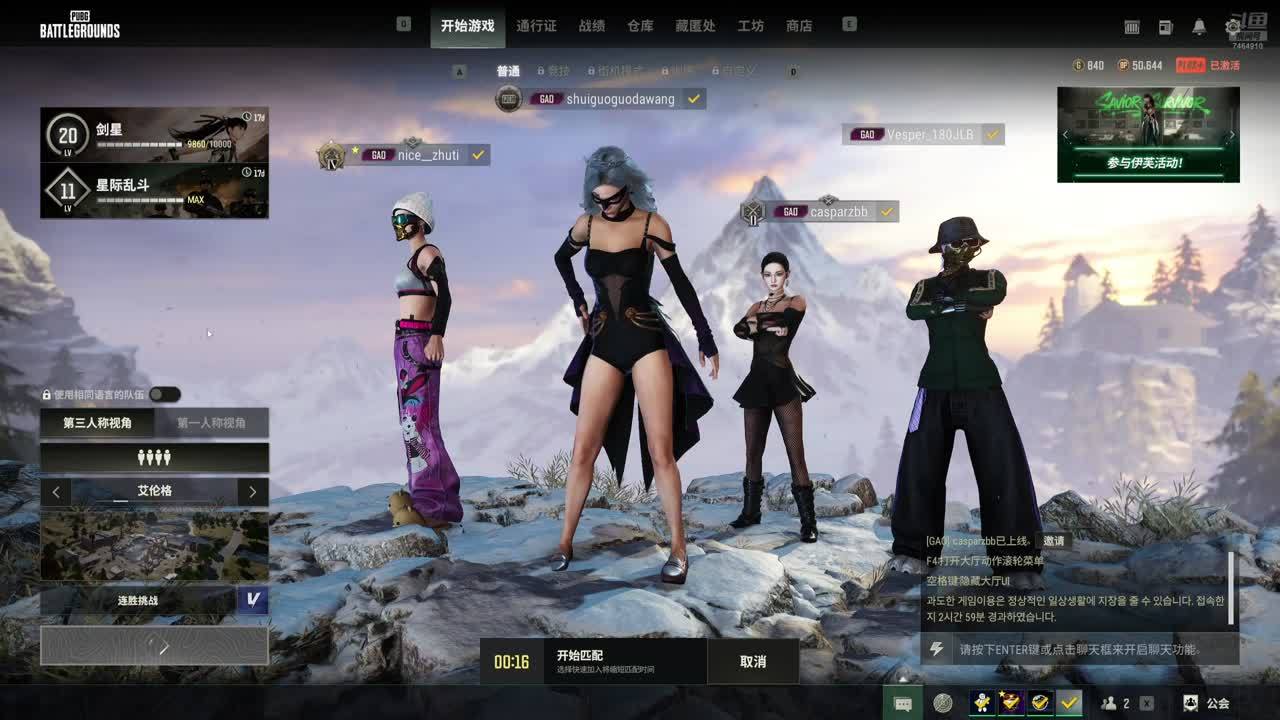The width and height of the screenshot is (1280, 720).
Task: Choose the four-player squad size bar
Action: point(154,457)
